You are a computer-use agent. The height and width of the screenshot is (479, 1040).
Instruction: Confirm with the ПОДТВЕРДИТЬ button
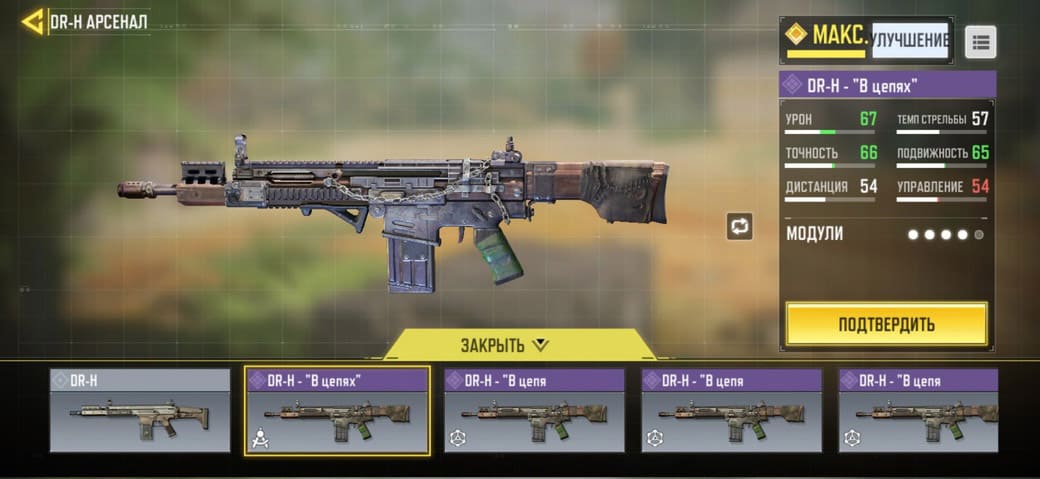(886, 324)
